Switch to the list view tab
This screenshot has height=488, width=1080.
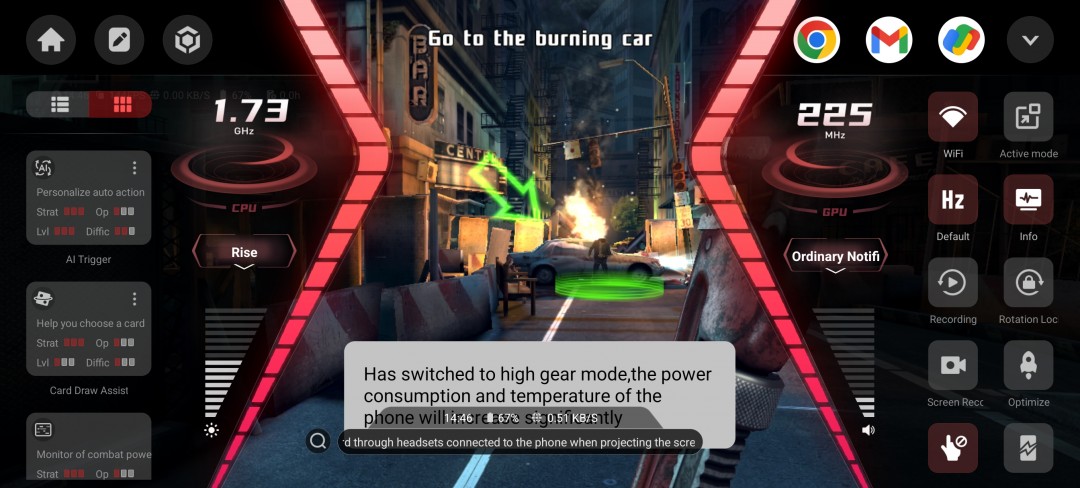[x=60, y=104]
